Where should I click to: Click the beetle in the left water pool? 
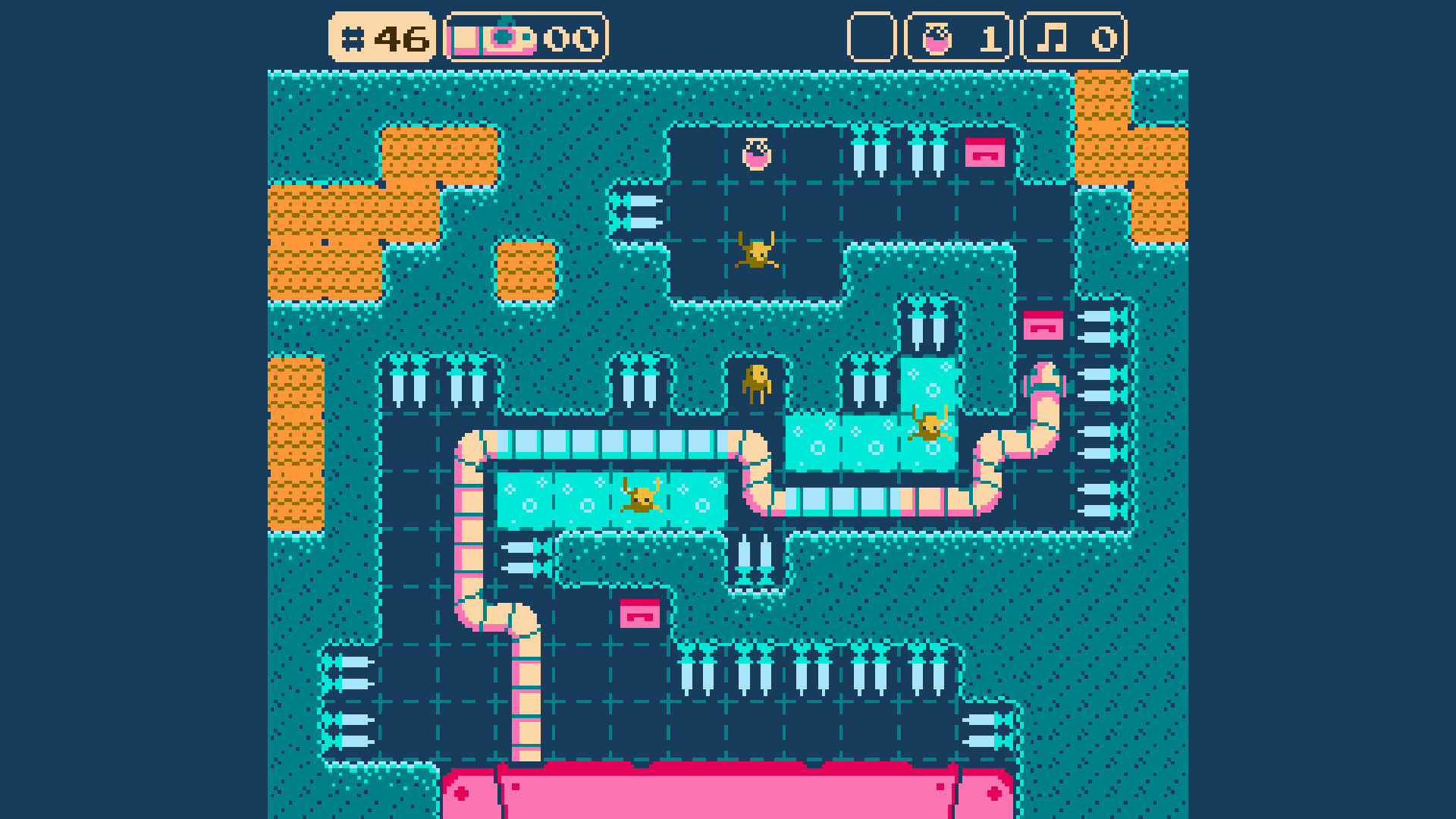tap(642, 500)
